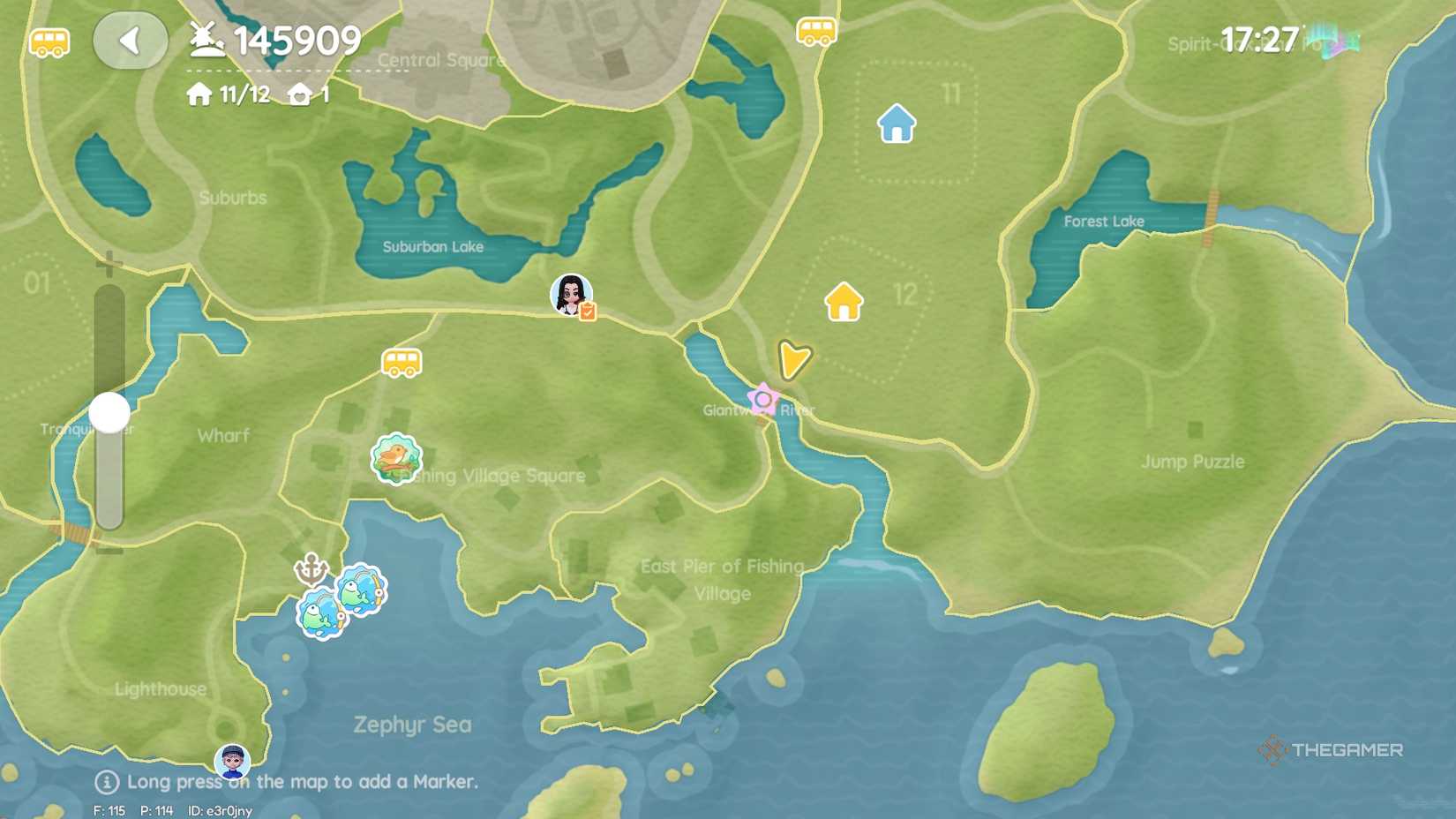Click the info circle about adding a Marker
This screenshot has width=1456, height=819.
[x=108, y=781]
